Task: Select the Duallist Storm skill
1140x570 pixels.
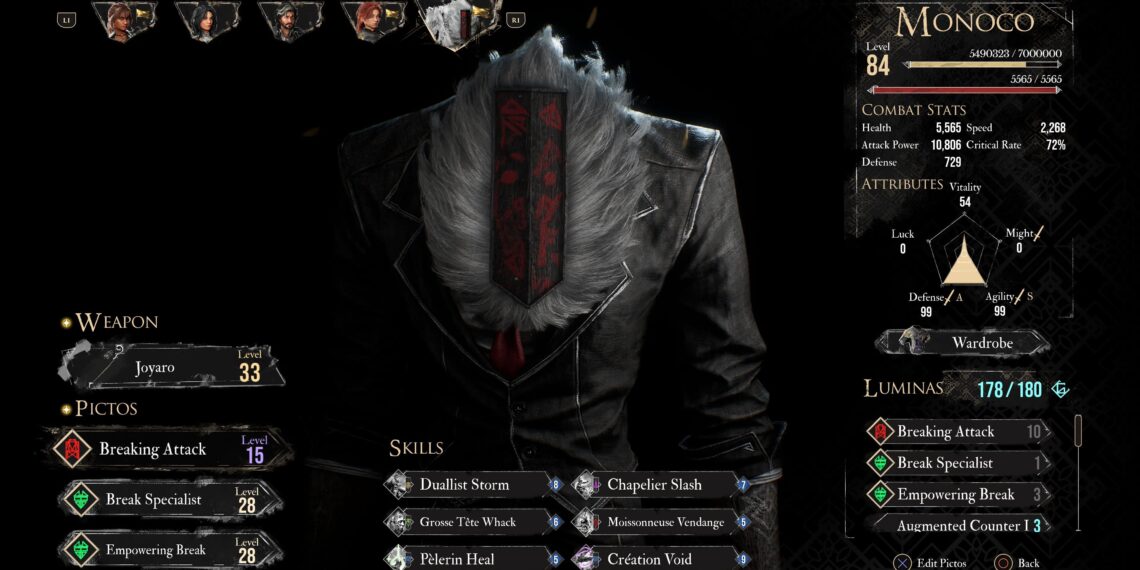Action: point(469,485)
